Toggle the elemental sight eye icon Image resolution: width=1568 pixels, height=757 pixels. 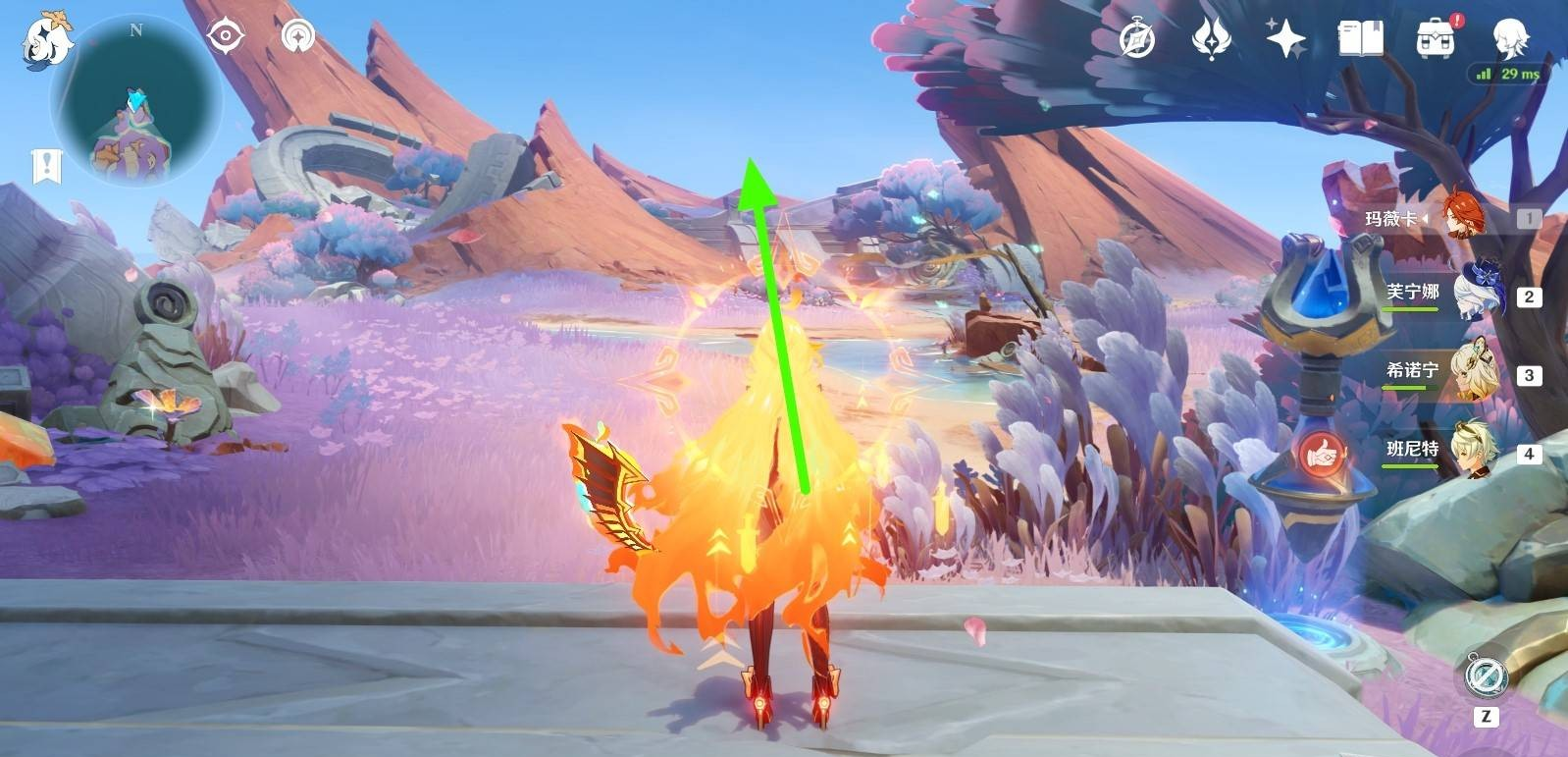pos(226,37)
